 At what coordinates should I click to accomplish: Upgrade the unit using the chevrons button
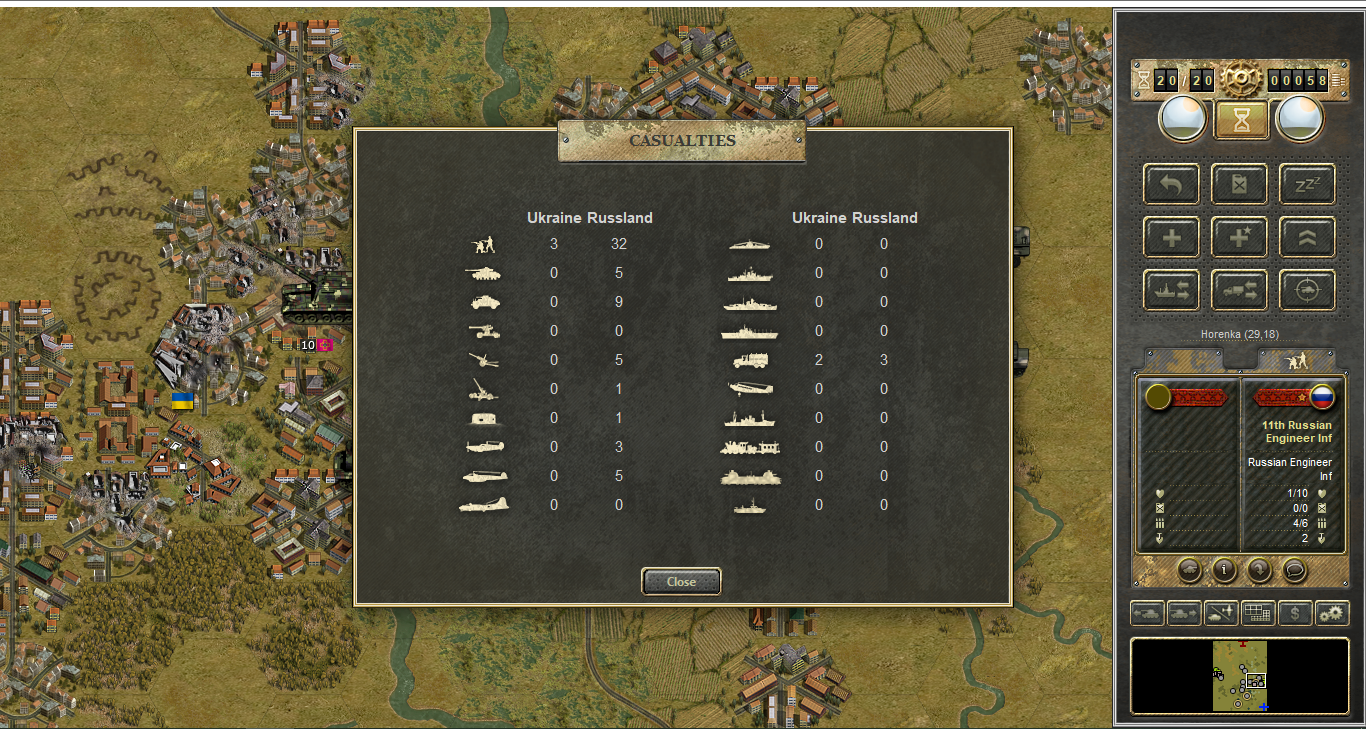pos(1308,237)
